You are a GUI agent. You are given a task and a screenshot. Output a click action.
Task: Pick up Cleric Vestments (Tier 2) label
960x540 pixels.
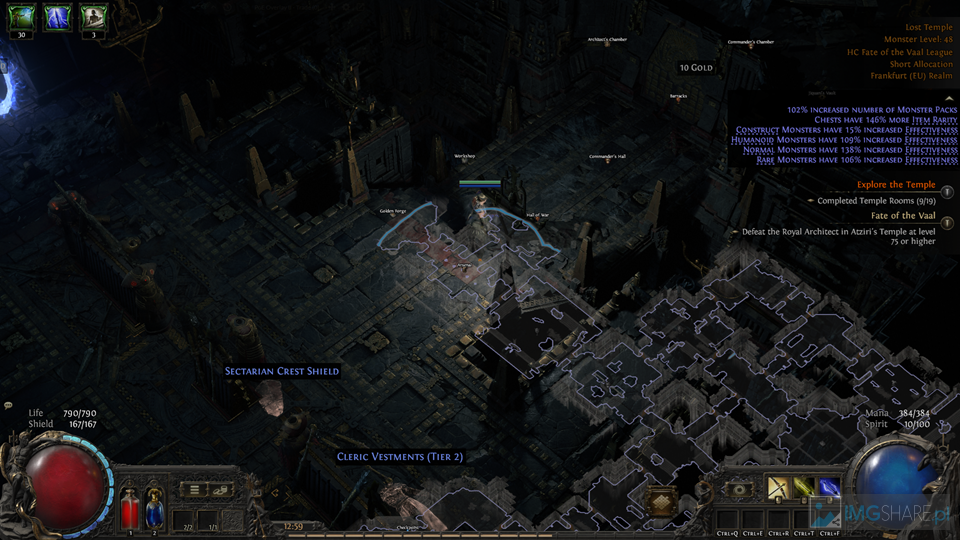(x=399, y=456)
